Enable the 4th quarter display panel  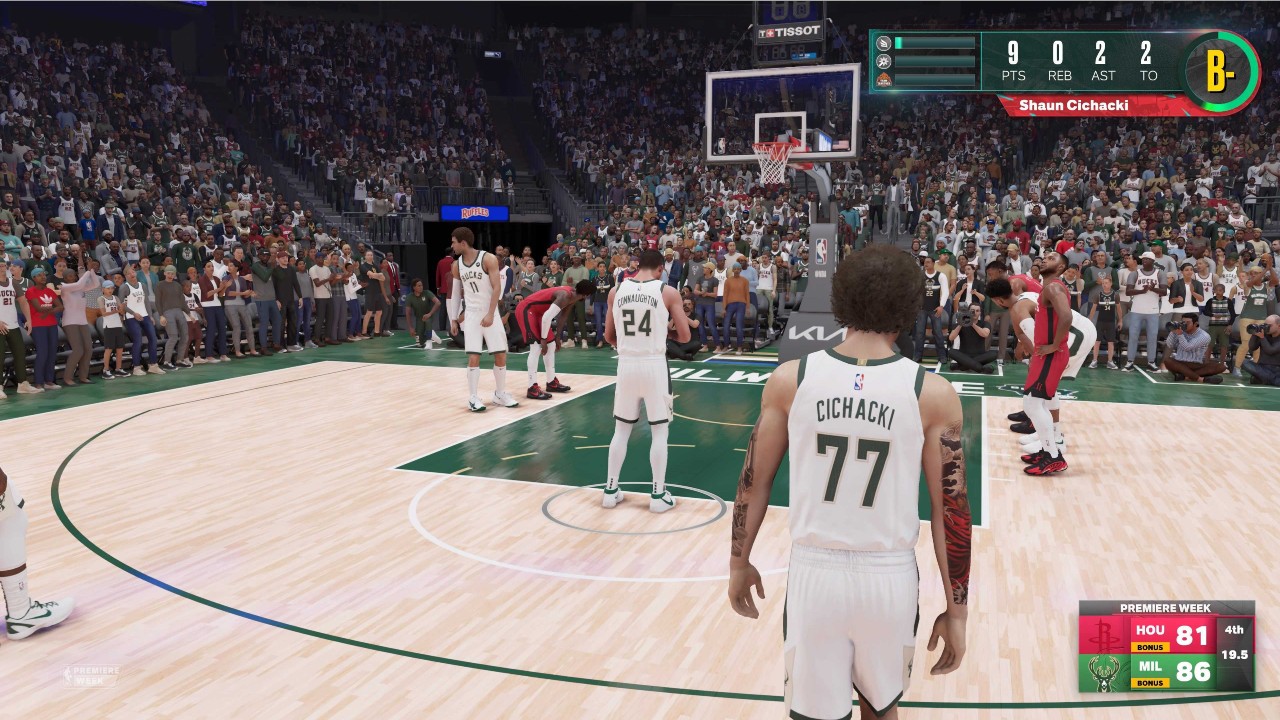click(1234, 631)
